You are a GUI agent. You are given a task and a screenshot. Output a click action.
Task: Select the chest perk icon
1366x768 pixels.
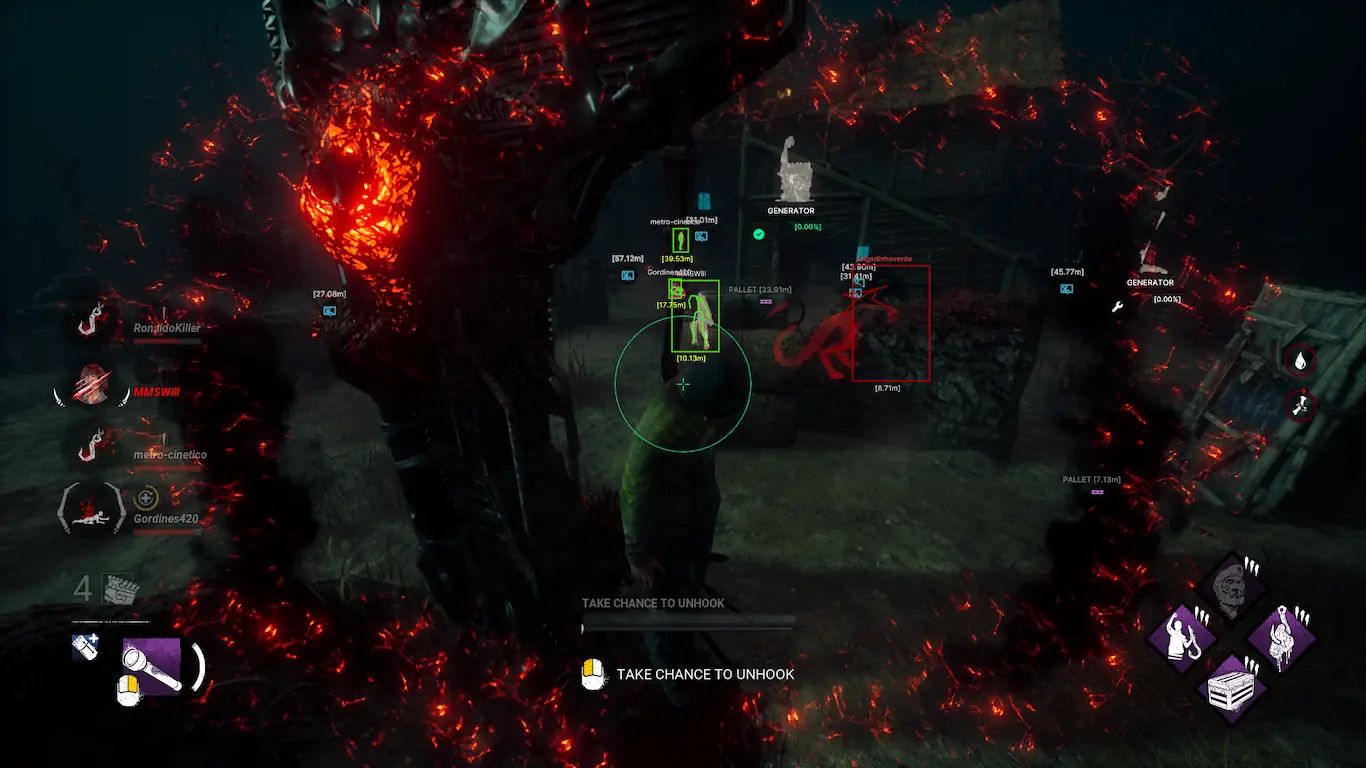[1231, 689]
